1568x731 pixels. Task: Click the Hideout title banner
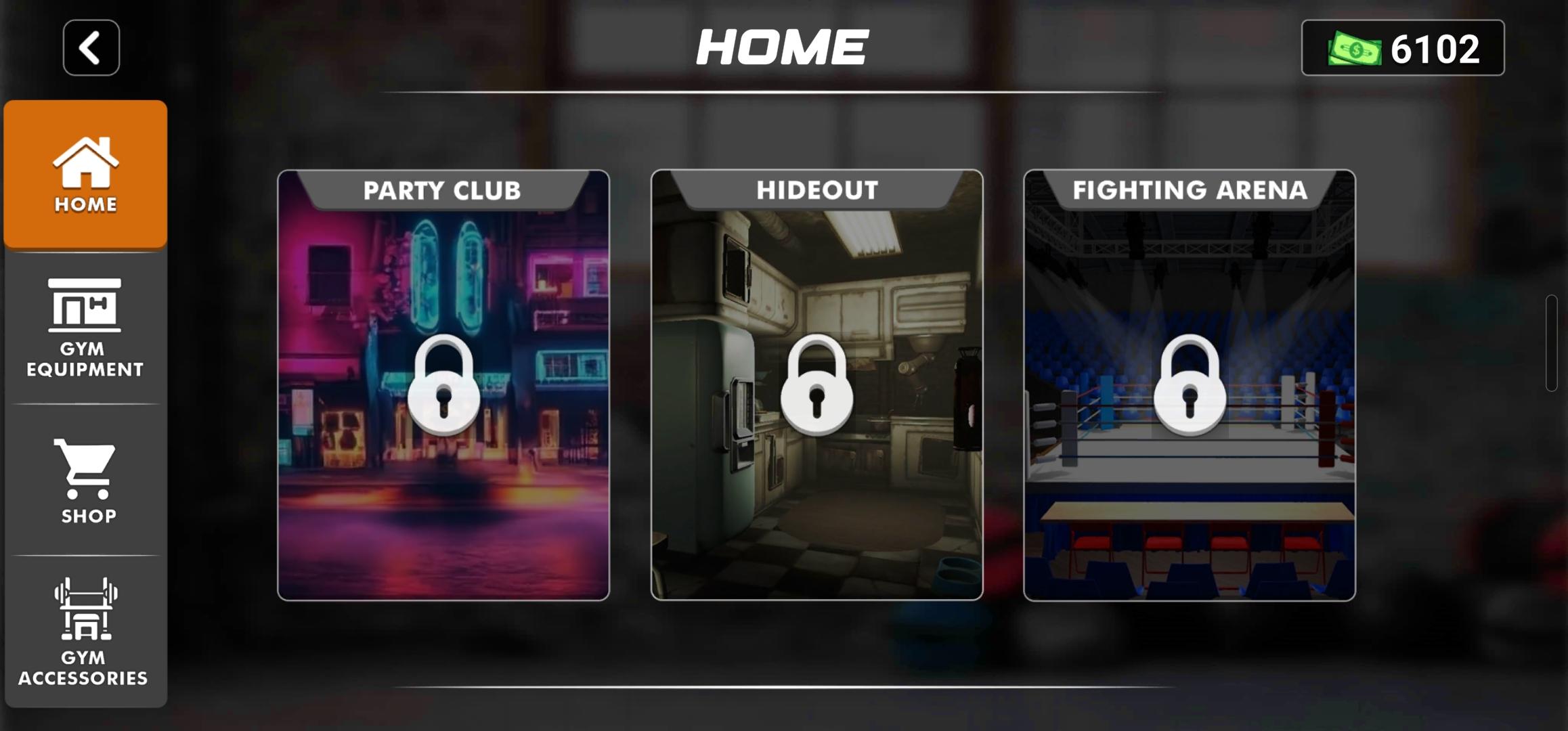coord(816,191)
